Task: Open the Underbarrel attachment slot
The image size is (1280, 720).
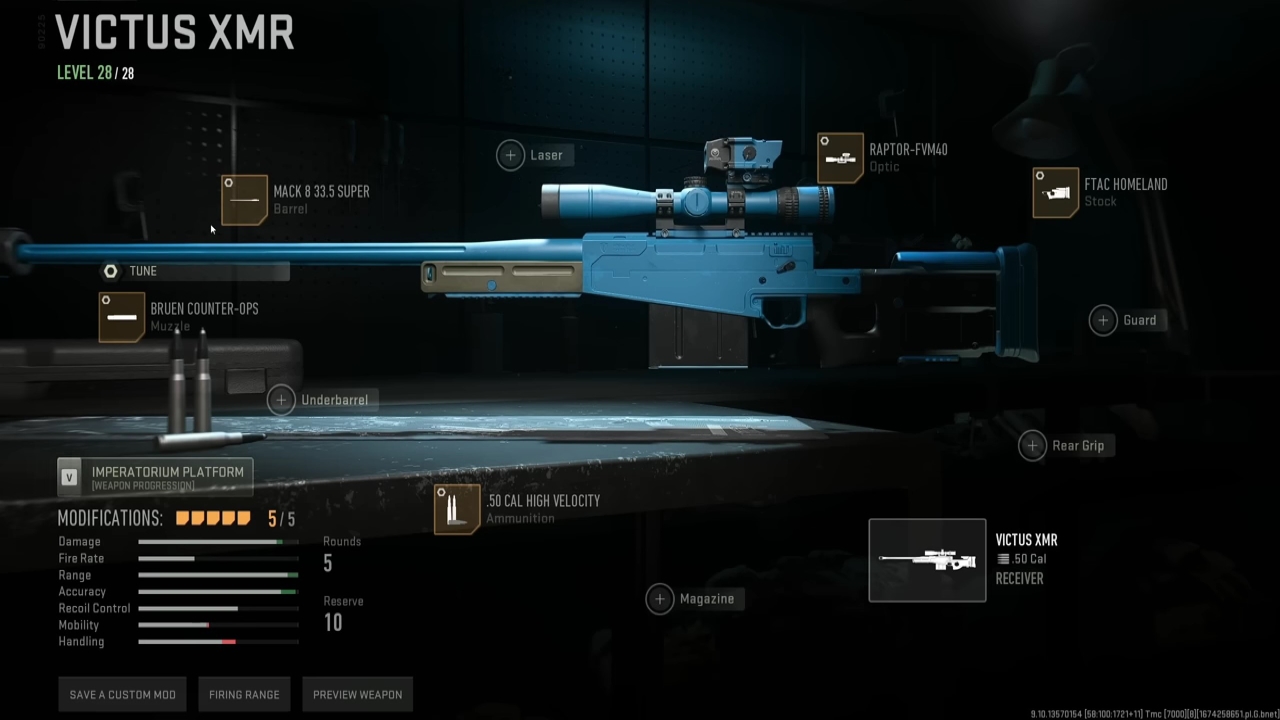Action: [281, 399]
